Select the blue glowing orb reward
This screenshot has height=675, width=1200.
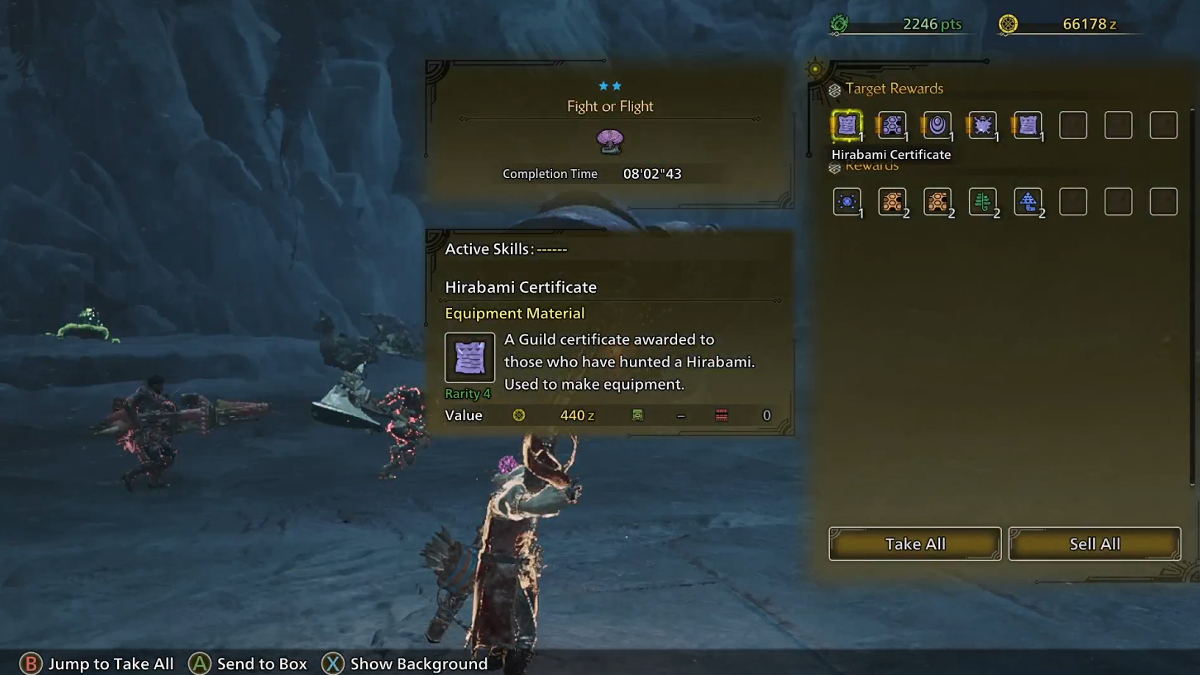(x=847, y=202)
